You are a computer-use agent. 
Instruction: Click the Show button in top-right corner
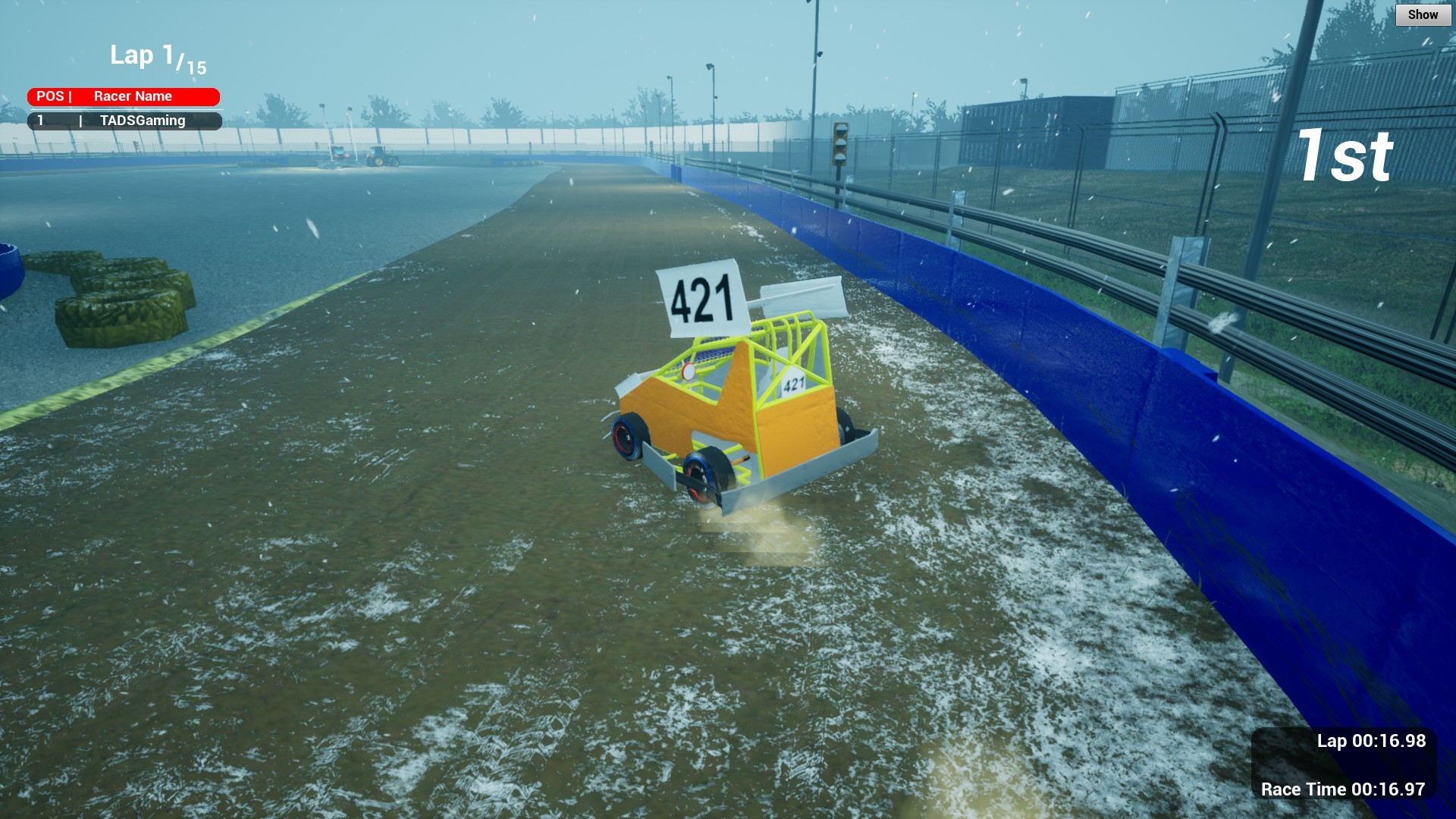tap(1422, 14)
